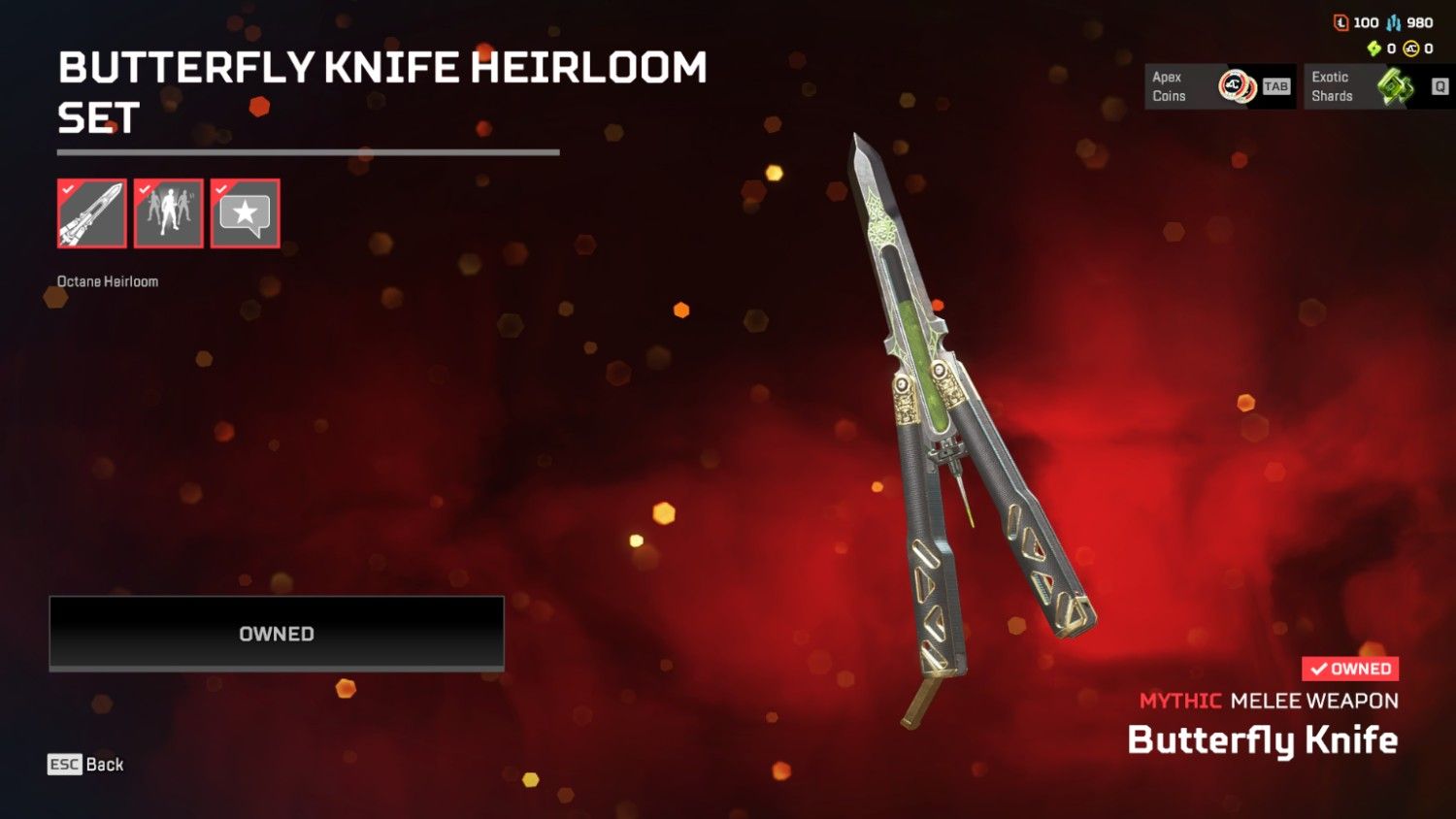Click the OWNED badge near Butterfly Knife title
This screenshot has width=1456, height=819.
pyautogui.click(x=1349, y=669)
